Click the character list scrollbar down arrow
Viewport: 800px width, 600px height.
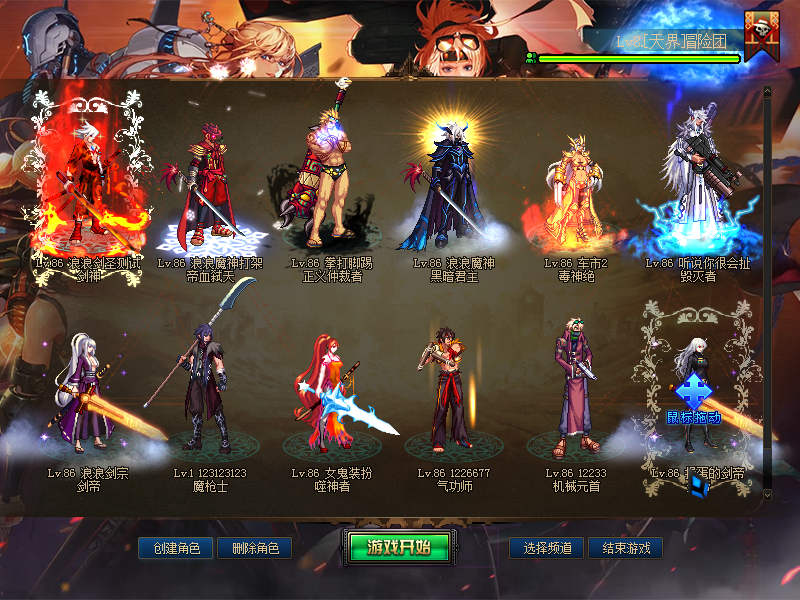(767, 494)
